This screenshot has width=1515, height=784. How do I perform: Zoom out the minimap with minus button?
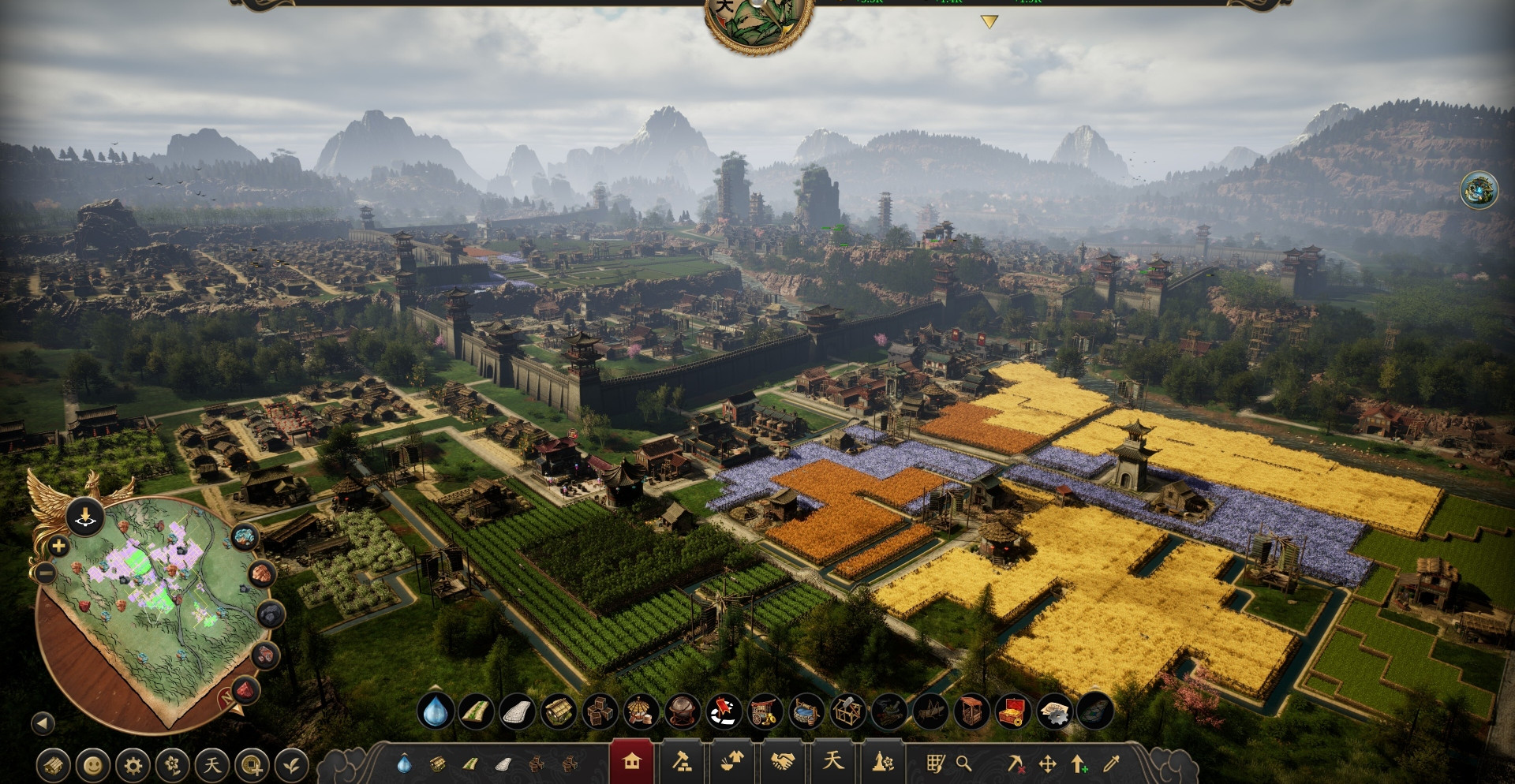[45, 572]
